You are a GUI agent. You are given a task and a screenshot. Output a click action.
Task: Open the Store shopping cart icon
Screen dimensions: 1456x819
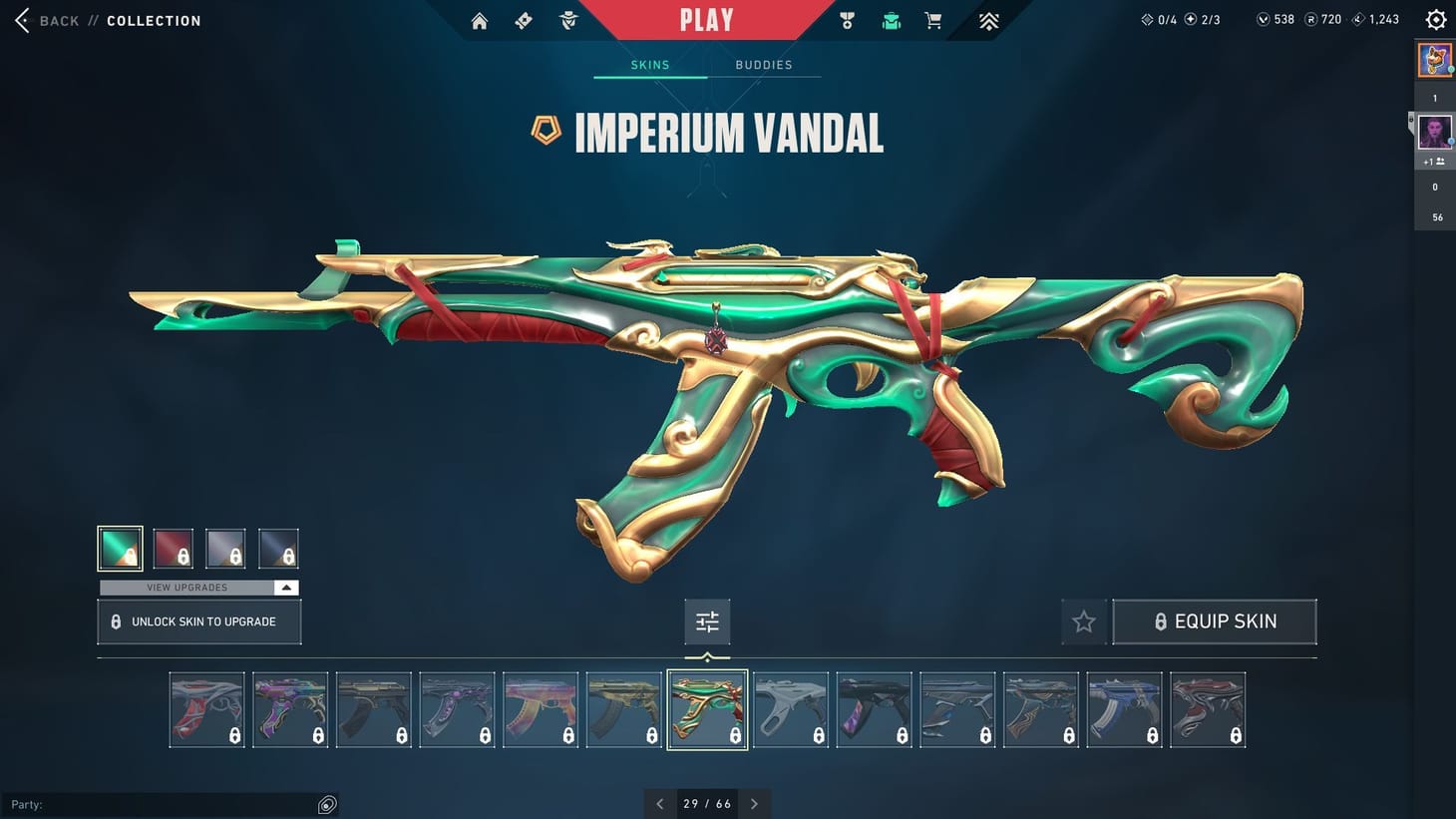[932, 20]
